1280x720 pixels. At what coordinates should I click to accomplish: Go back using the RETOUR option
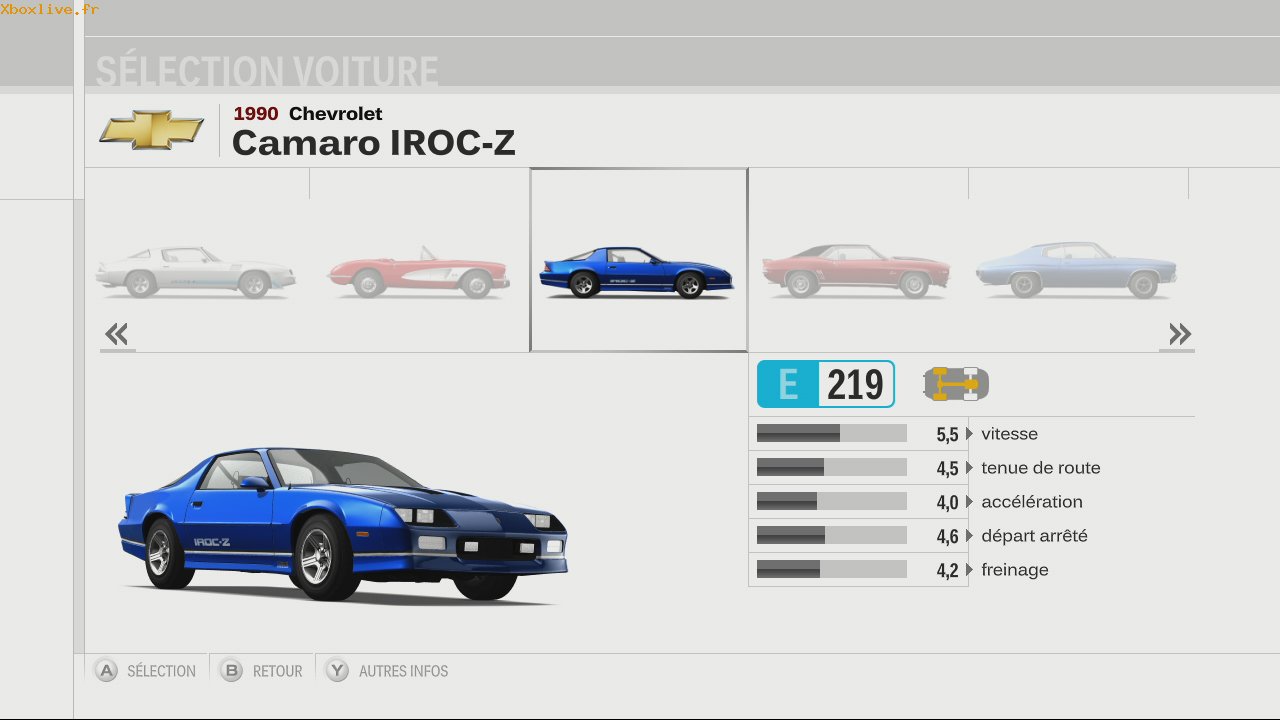(277, 671)
